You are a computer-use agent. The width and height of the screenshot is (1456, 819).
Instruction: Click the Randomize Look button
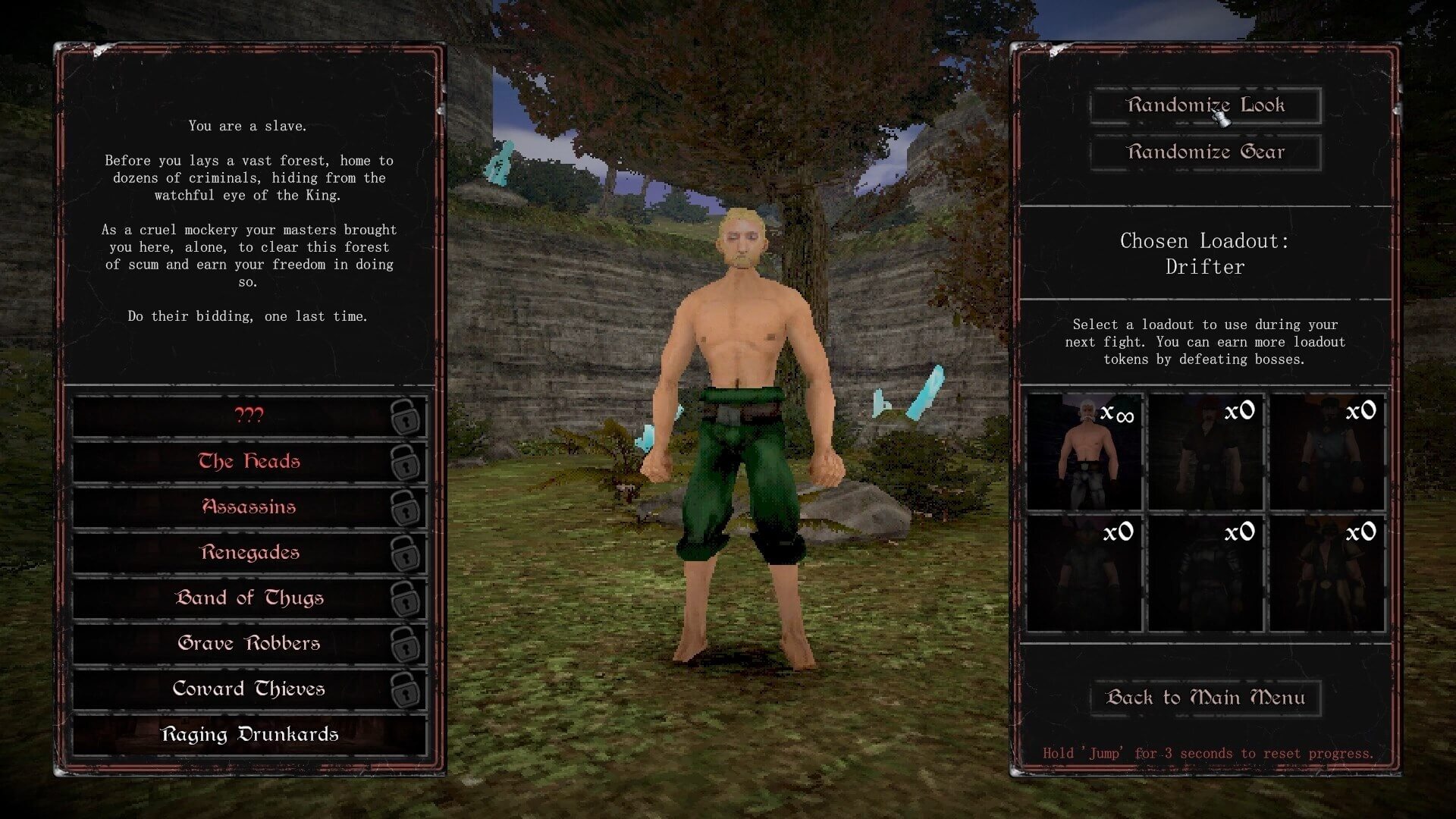[1205, 105]
